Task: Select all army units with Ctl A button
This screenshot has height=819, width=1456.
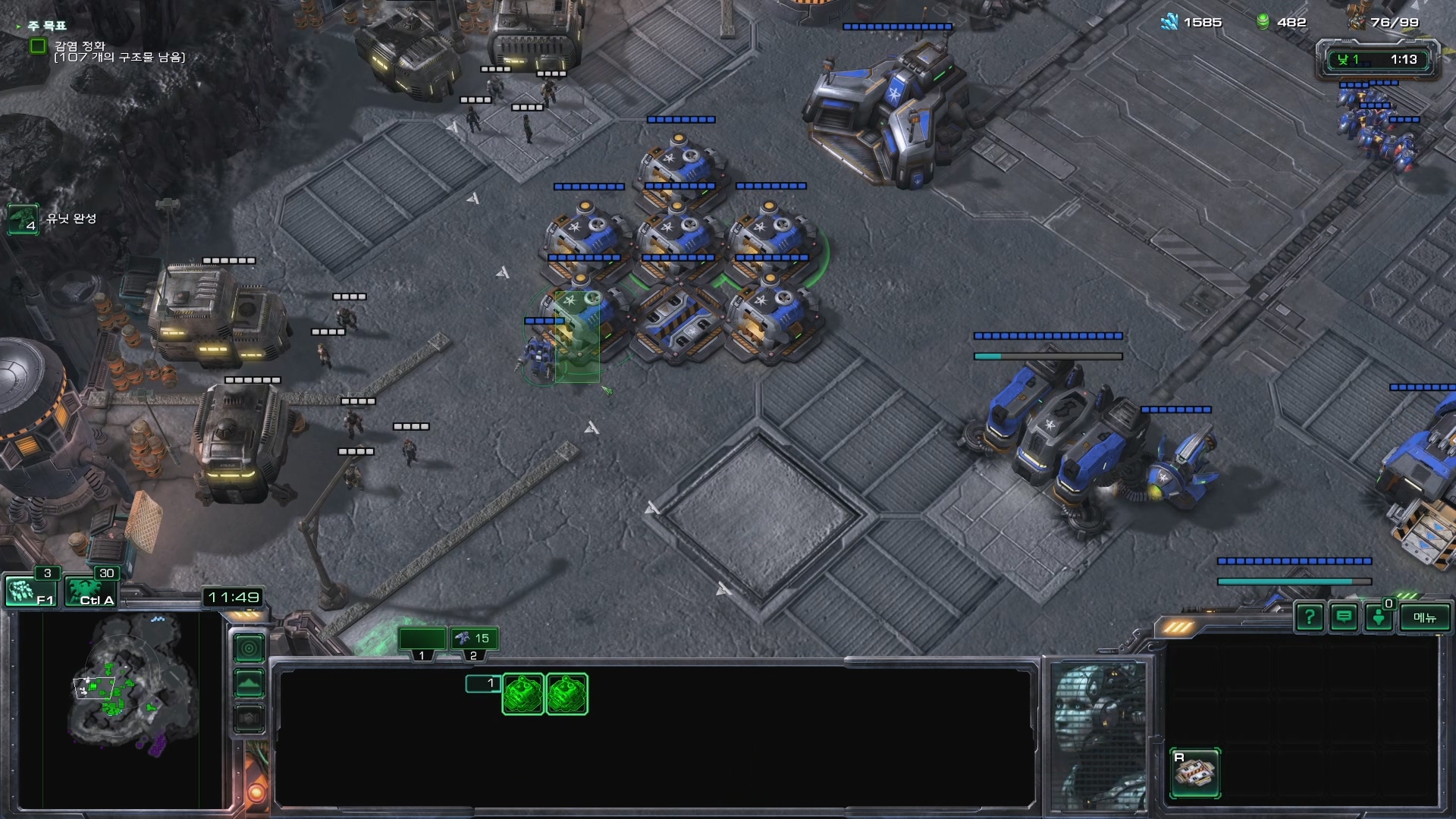Action: point(91,591)
